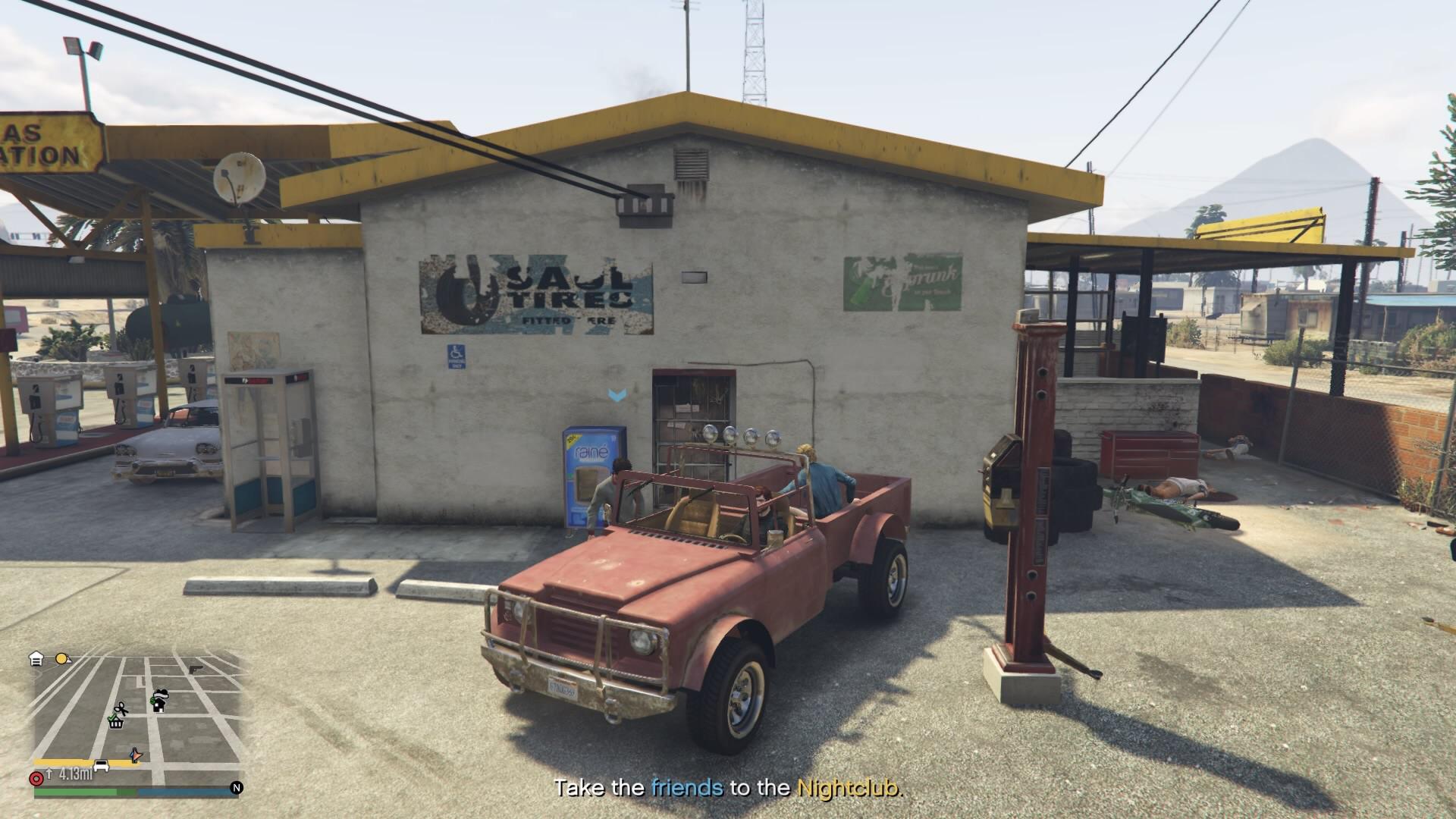Select the player arrow marker on the minimap
Screen dimensions: 1456x819
[x=136, y=755]
